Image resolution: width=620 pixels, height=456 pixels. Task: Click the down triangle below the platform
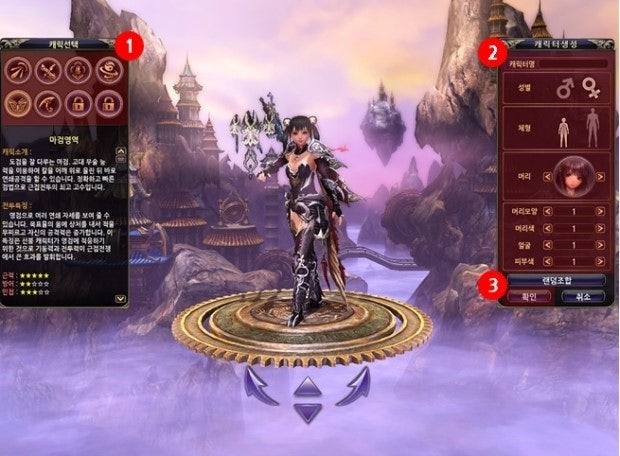308,410
